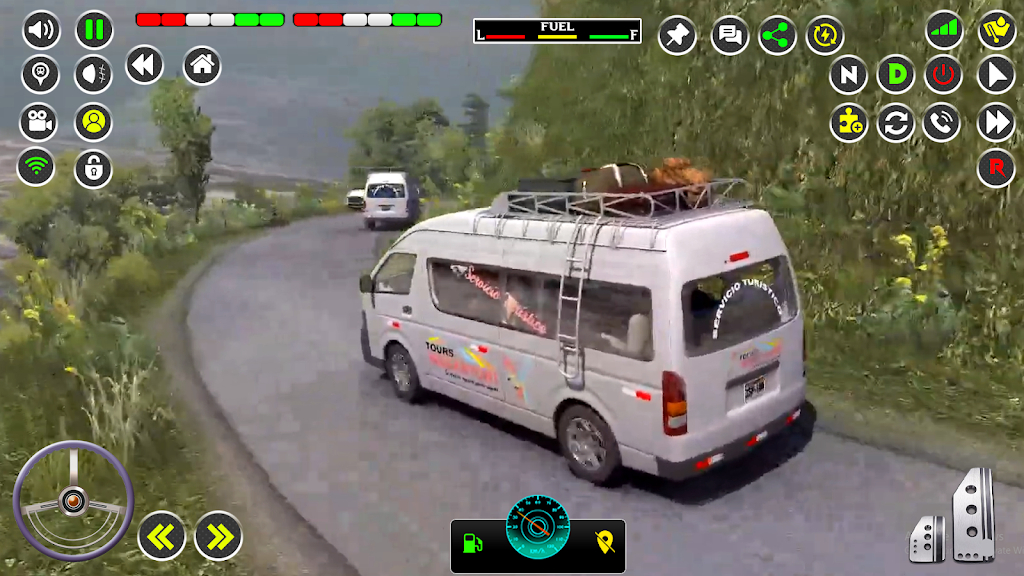
Task: Tap the large accelerator pedal
Action: click(973, 514)
